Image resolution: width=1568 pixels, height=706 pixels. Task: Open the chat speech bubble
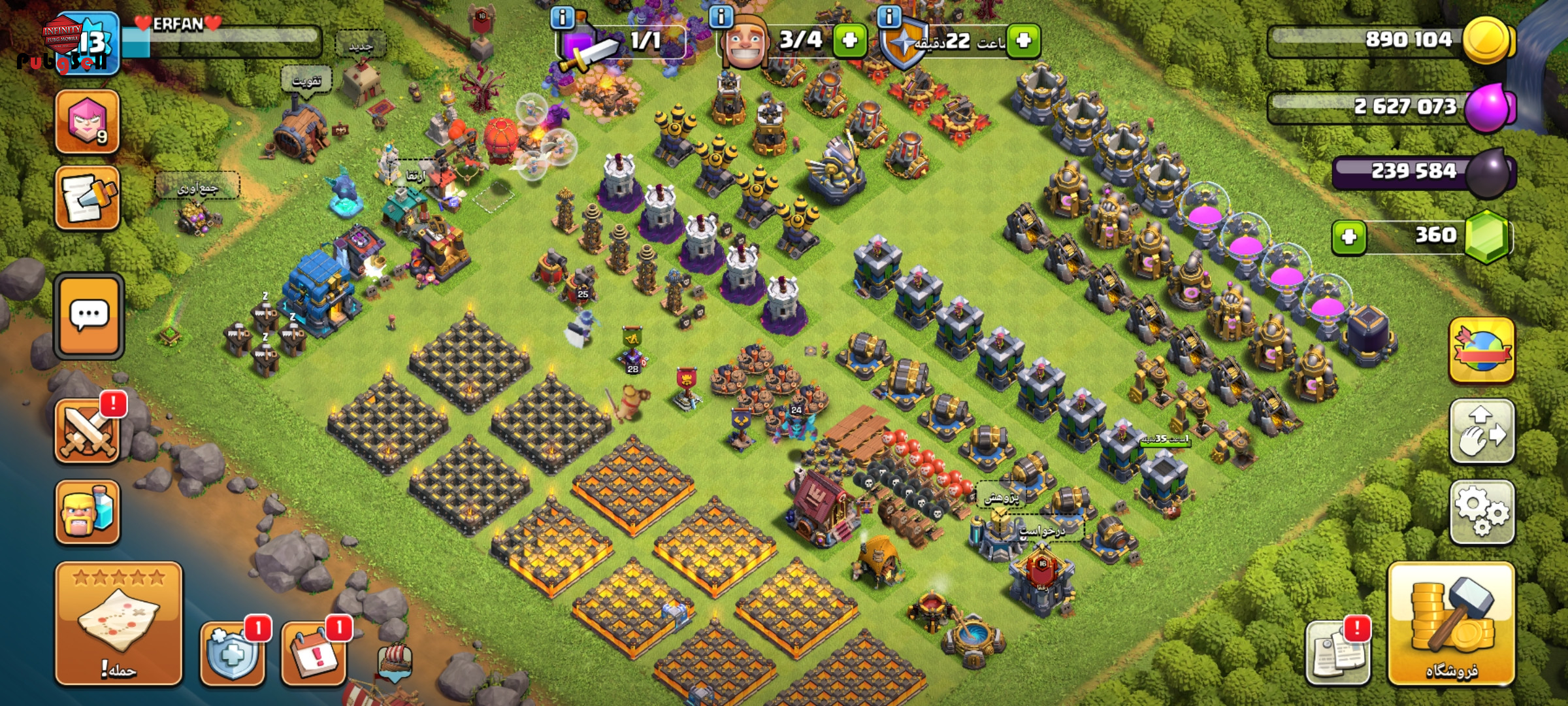tap(89, 316)
